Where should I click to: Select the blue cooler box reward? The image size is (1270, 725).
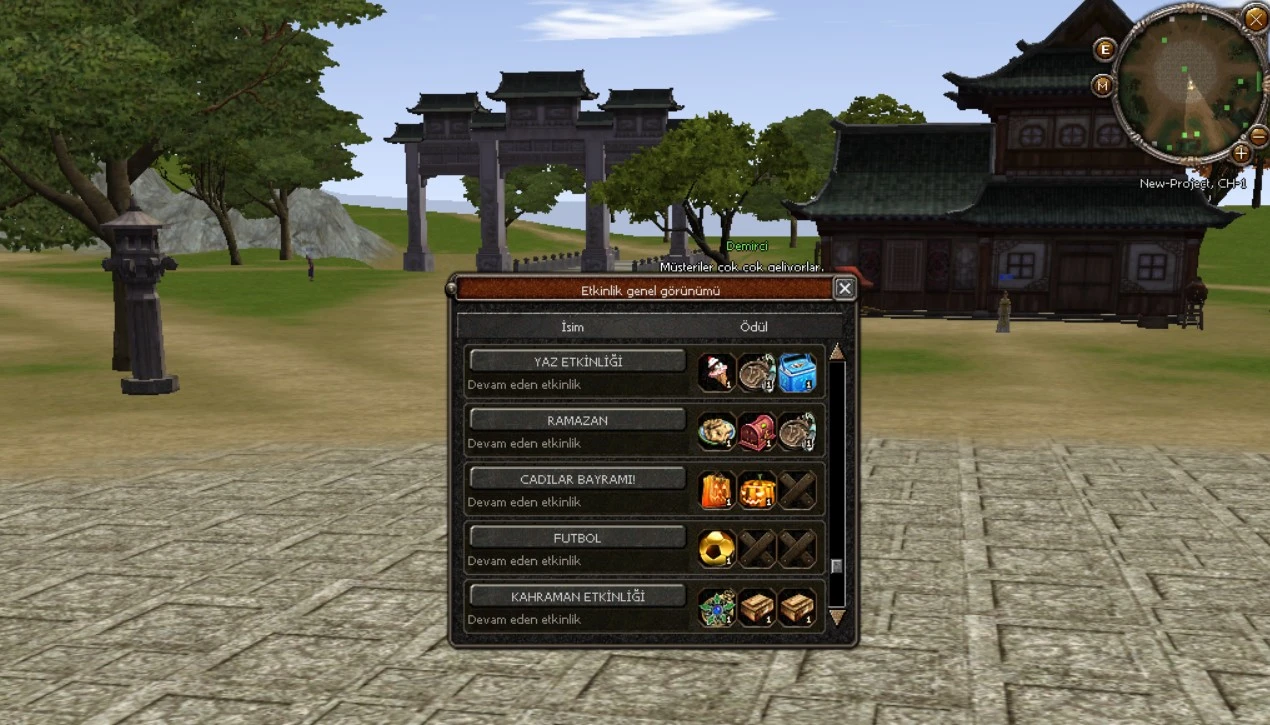[x=797, y=373]
